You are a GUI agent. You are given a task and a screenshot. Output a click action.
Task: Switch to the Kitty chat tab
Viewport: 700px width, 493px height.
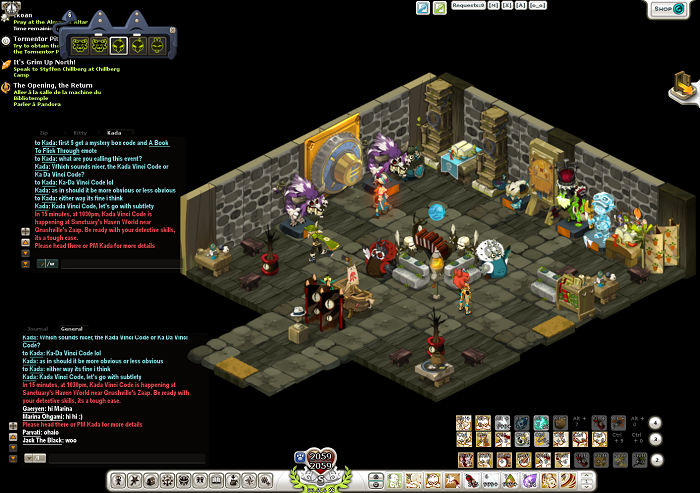click(x=79, y=132)
